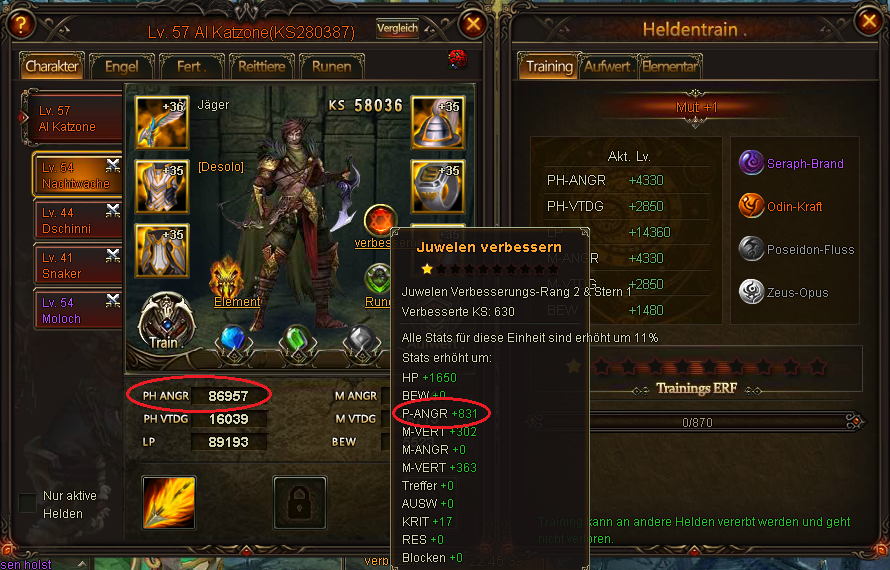Show the Runen tab
Screen dimensions: 890x570
point(331,67)
